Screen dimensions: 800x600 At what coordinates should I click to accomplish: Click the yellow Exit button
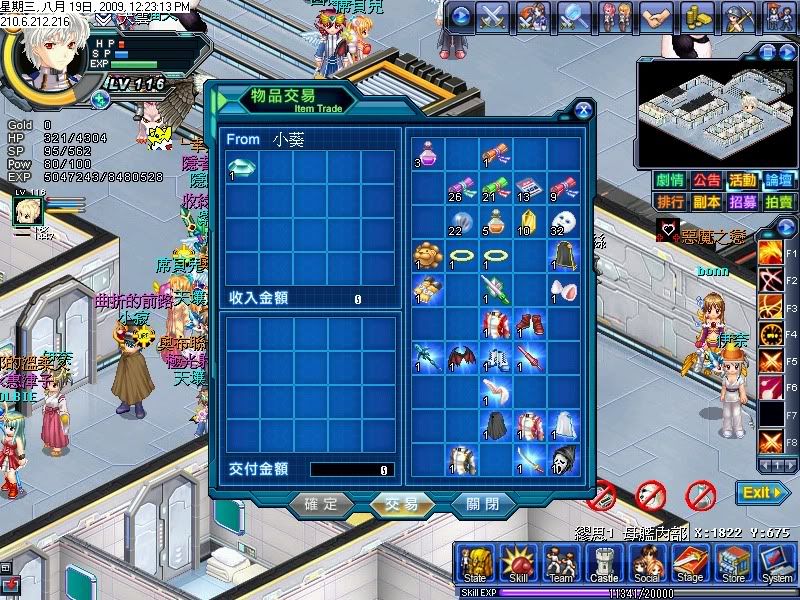(763, 493)
